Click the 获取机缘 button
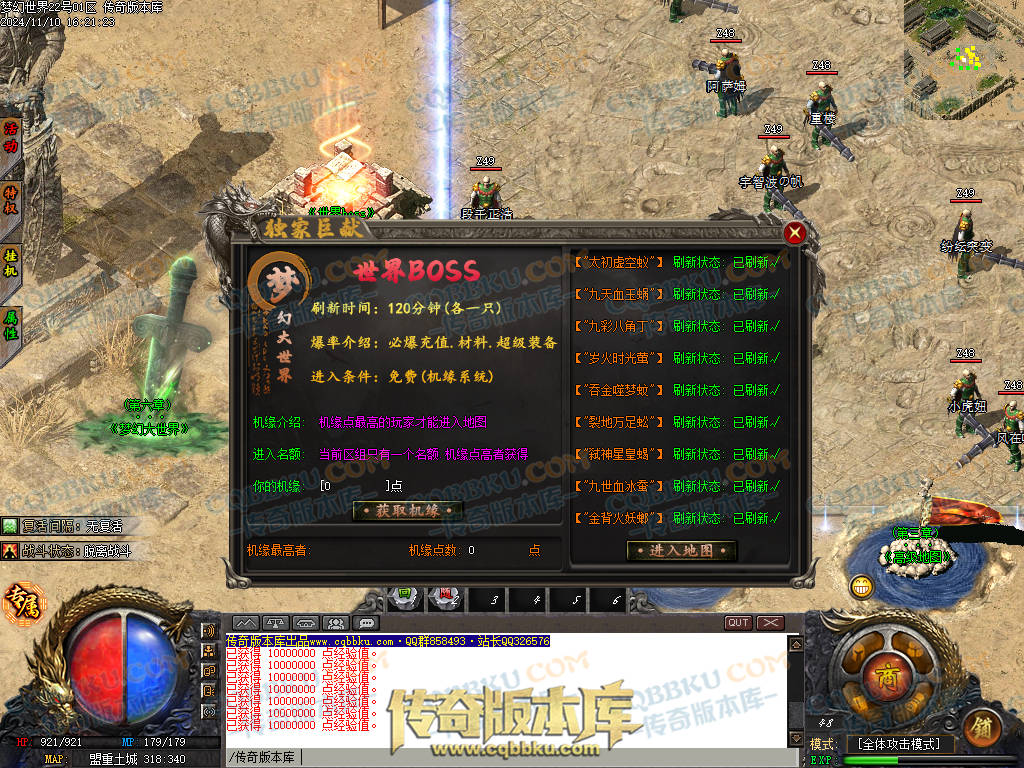The height and width of the screenshot is (768, 1024). (x=407, y=511)
